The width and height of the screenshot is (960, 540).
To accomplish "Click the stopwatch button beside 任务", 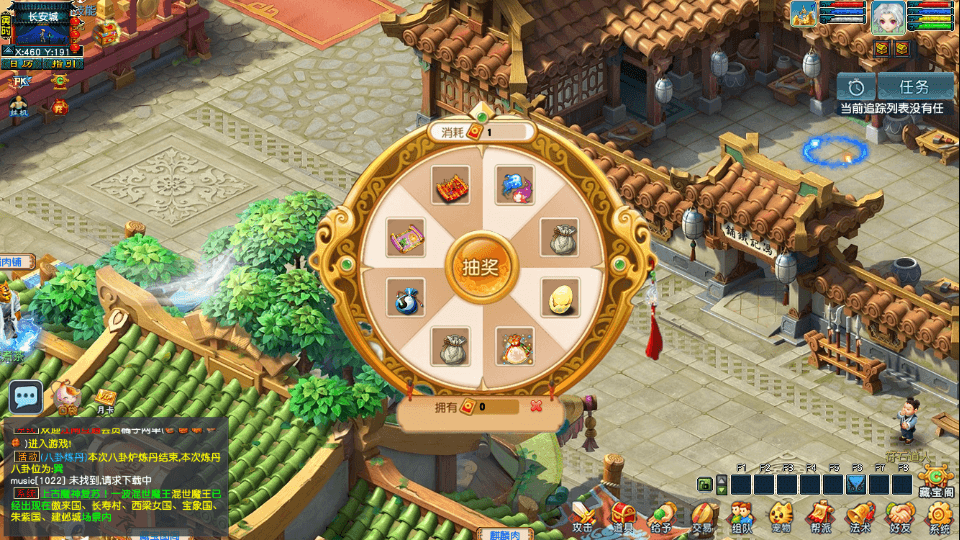I will 856,87.
